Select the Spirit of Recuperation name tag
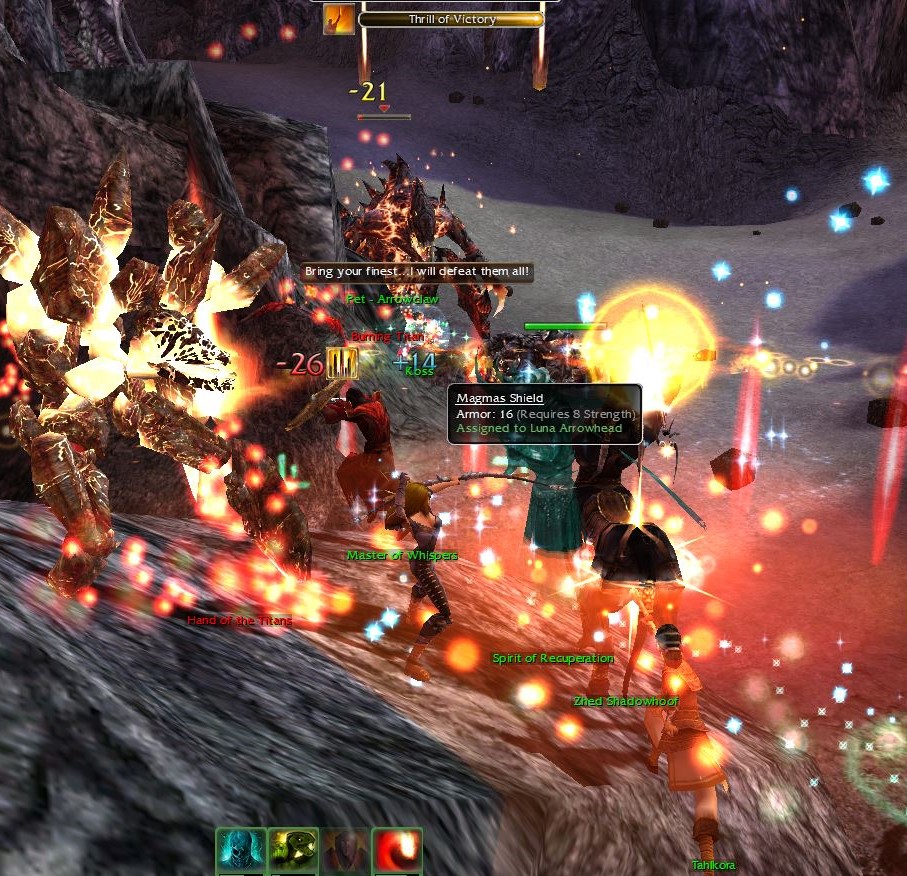This screenshot has height=876, width=907. pos(552,658)
